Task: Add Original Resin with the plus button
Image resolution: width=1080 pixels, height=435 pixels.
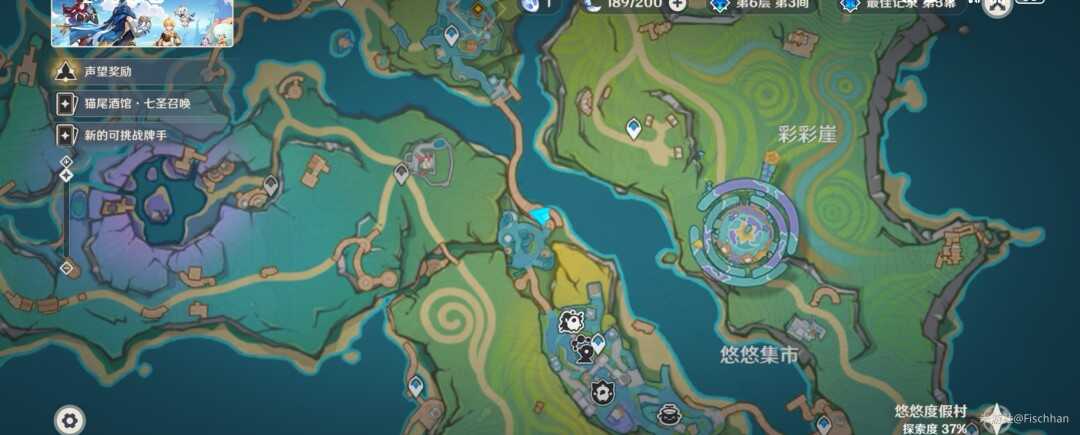Action: coord(678,4)
